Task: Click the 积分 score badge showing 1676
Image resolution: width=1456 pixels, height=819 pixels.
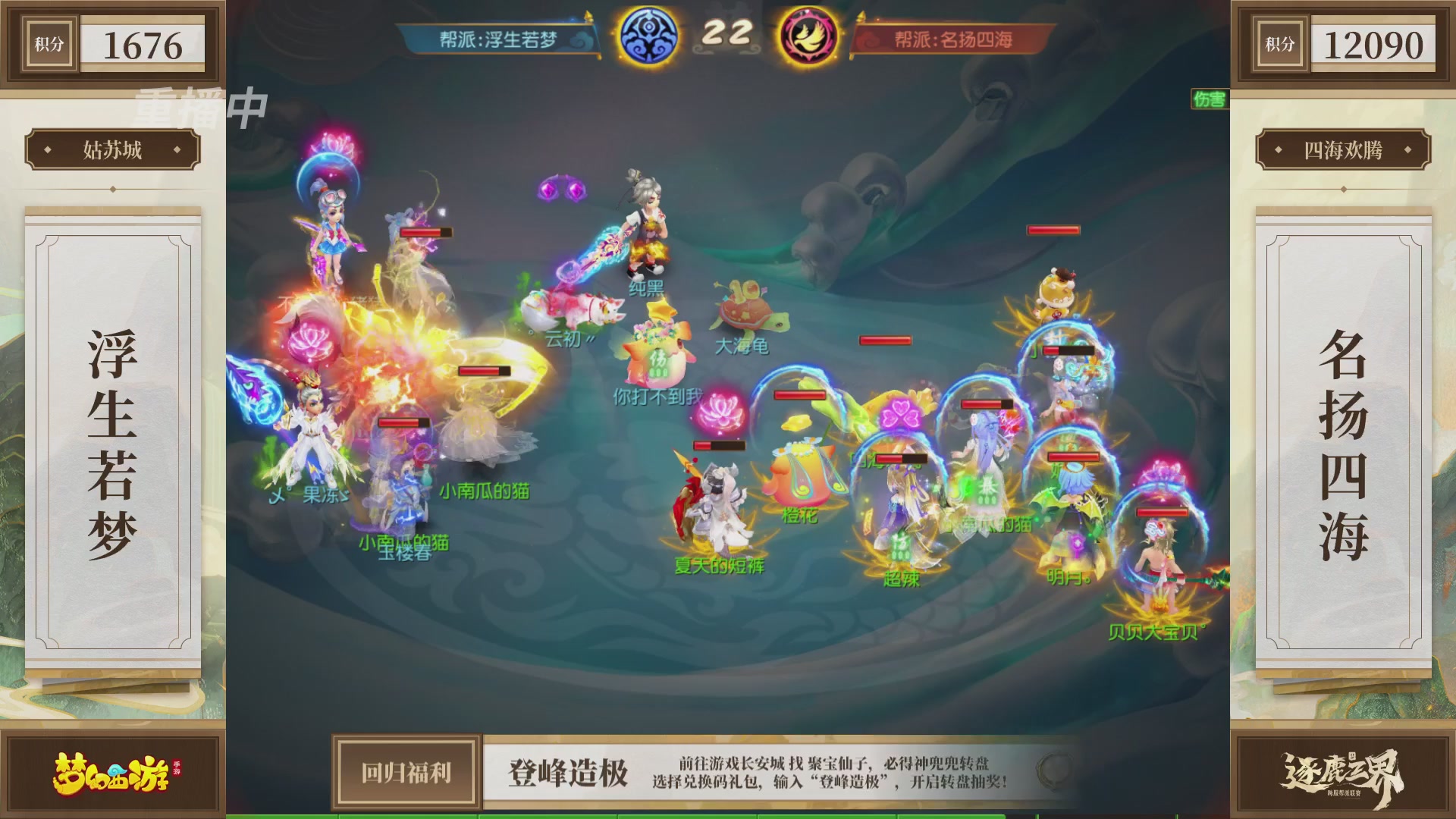Action: click(114, 43)
